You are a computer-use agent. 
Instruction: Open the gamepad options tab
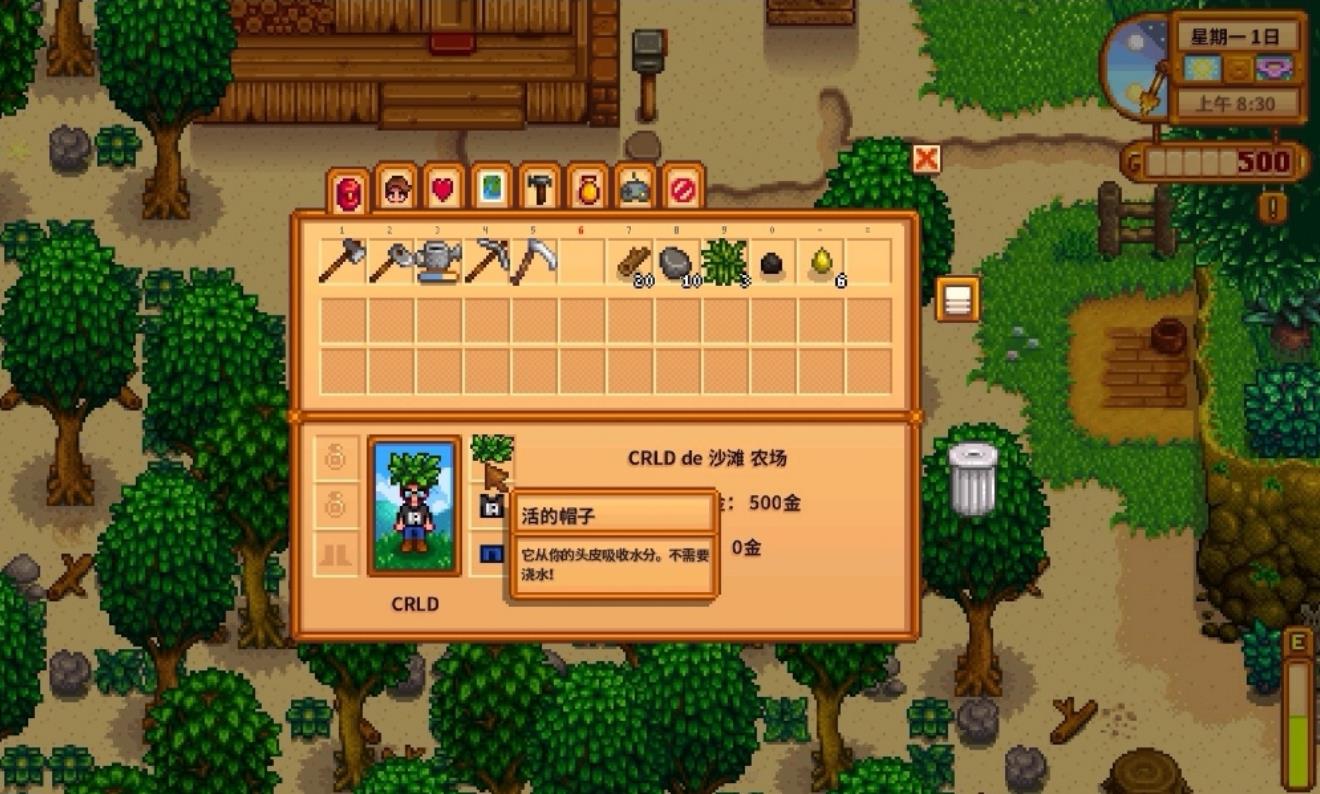[x=636, y=188]
